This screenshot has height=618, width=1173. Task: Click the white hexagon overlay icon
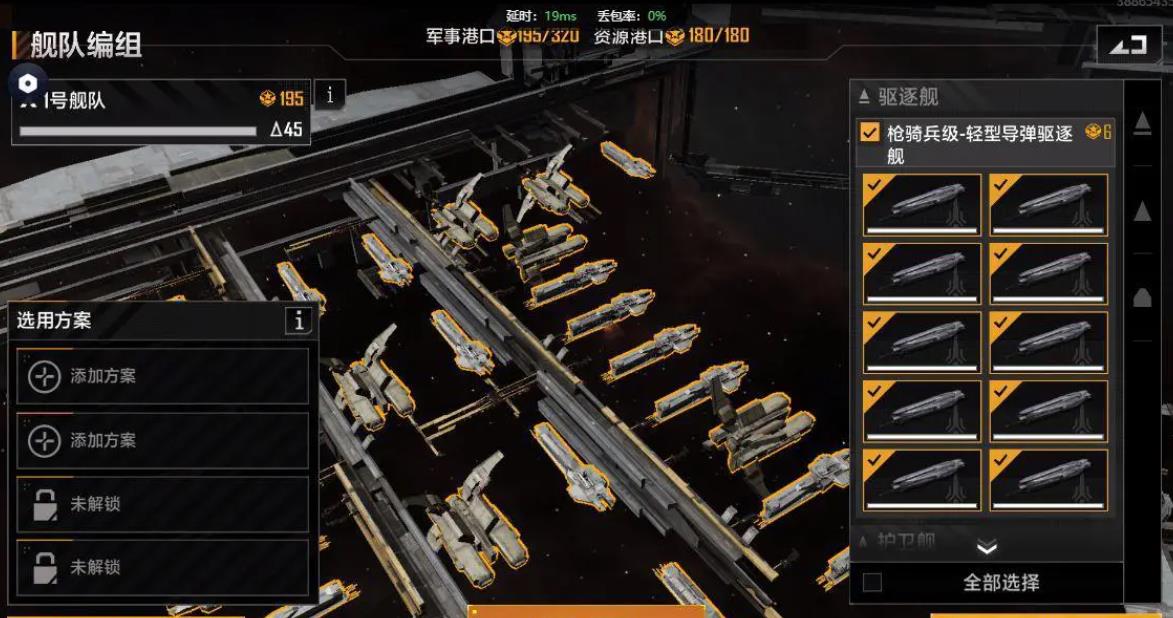click(x=29, y=83)
